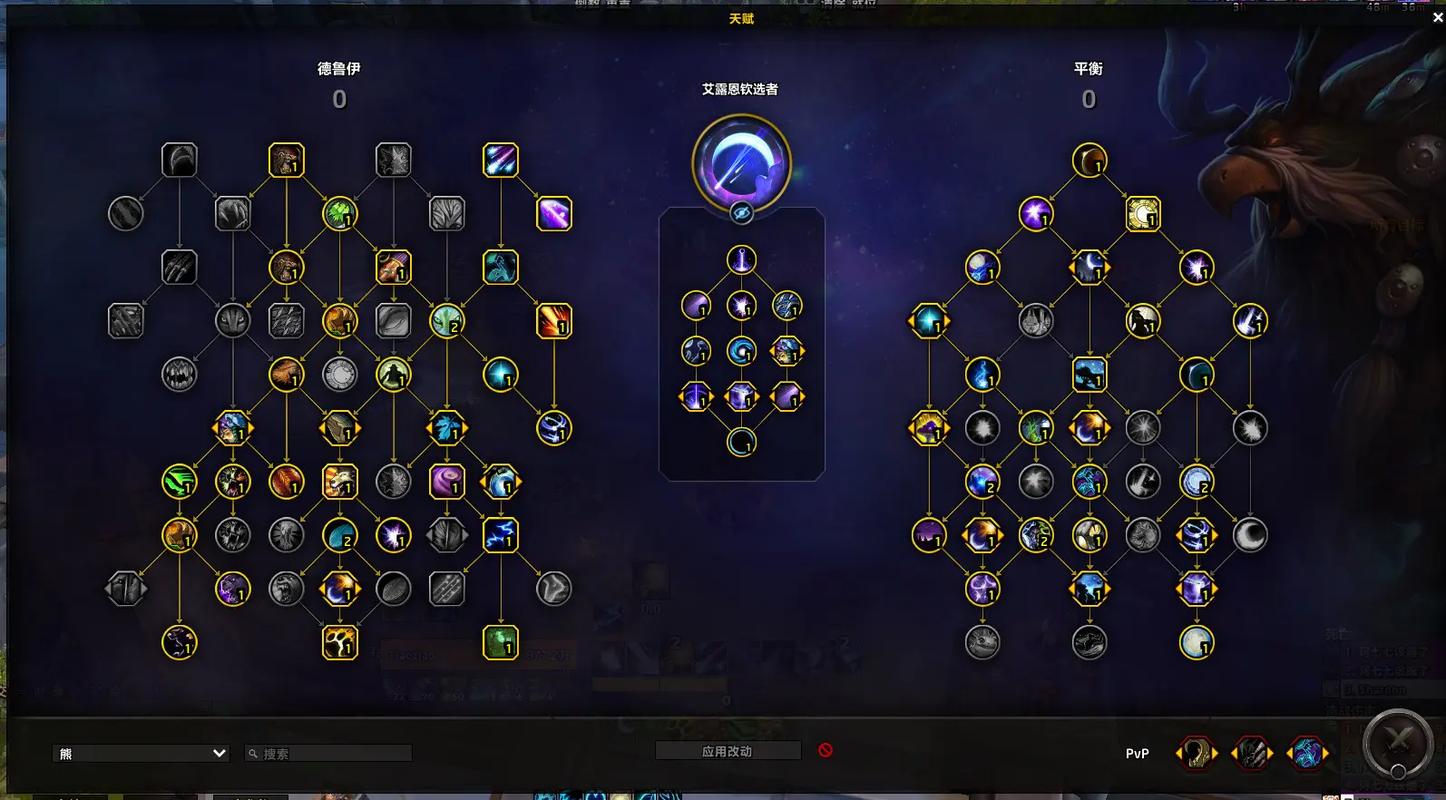Click the Chosen of Elune hero tree emblem
The height and width of the screenshot is (800, 1446).
tap(743, 162)
